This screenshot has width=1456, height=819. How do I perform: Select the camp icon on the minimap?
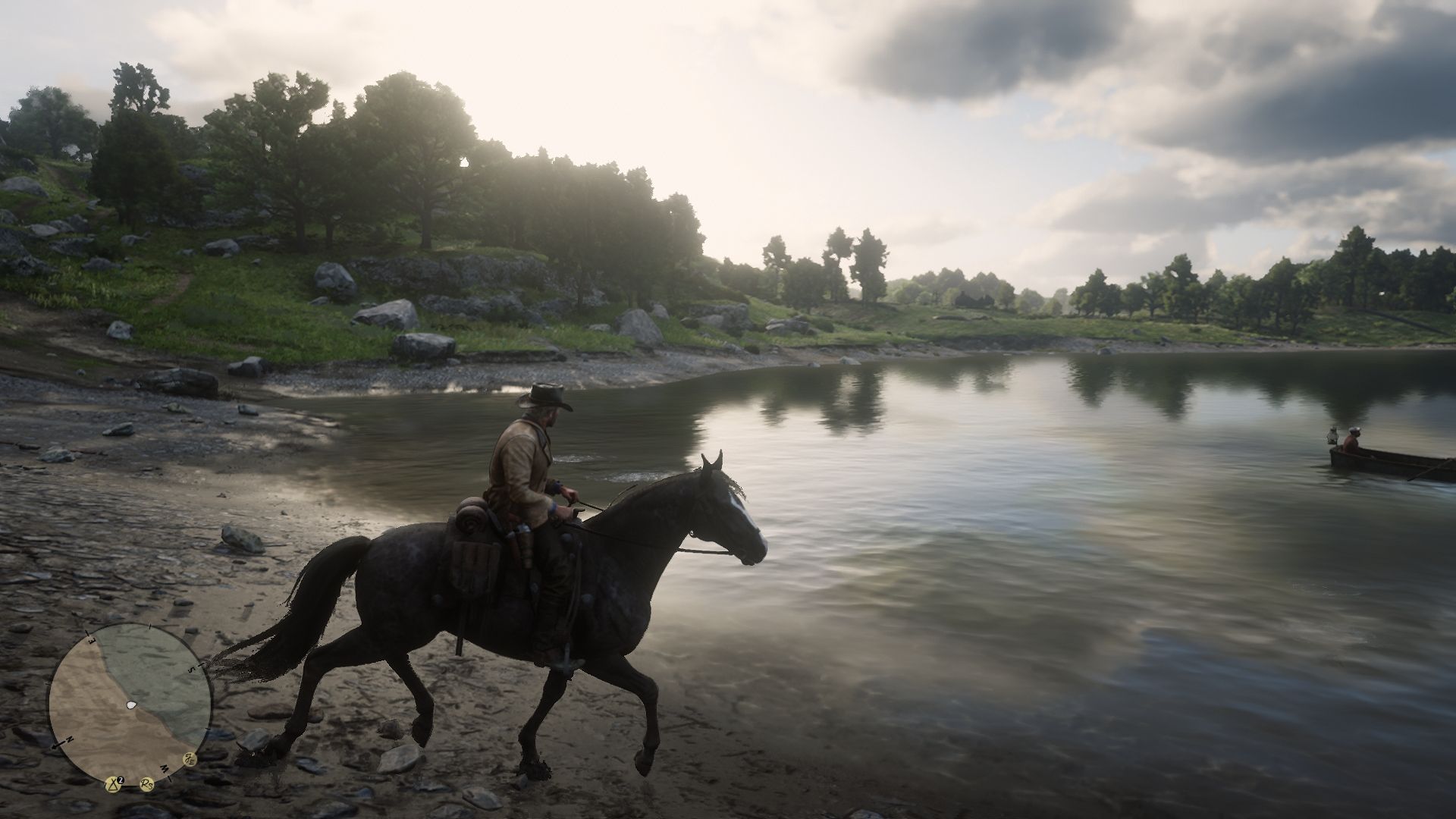pyautogui.click(x=113, y=785)
